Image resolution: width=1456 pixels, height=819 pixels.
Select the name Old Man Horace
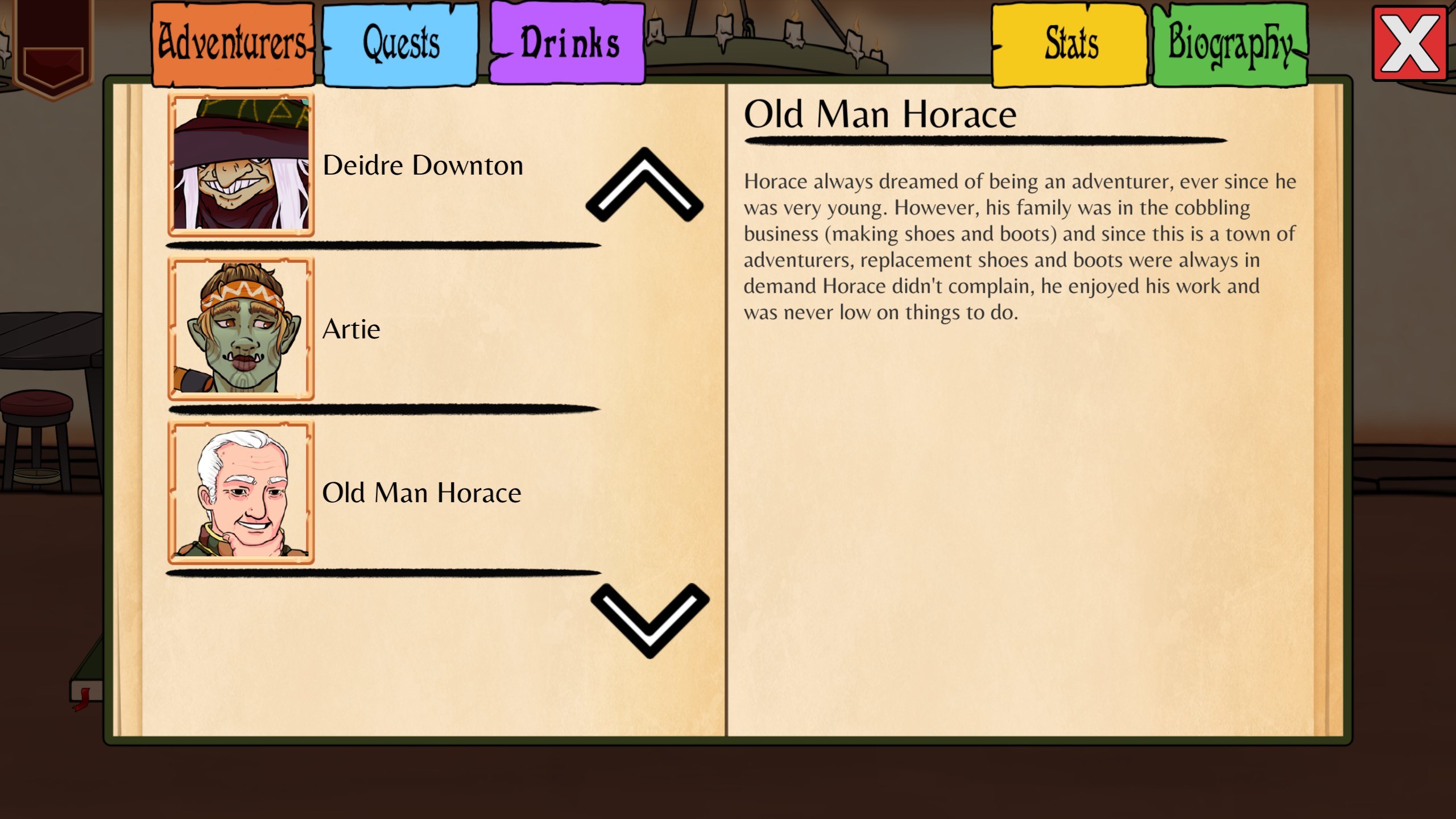coord(422,493)
